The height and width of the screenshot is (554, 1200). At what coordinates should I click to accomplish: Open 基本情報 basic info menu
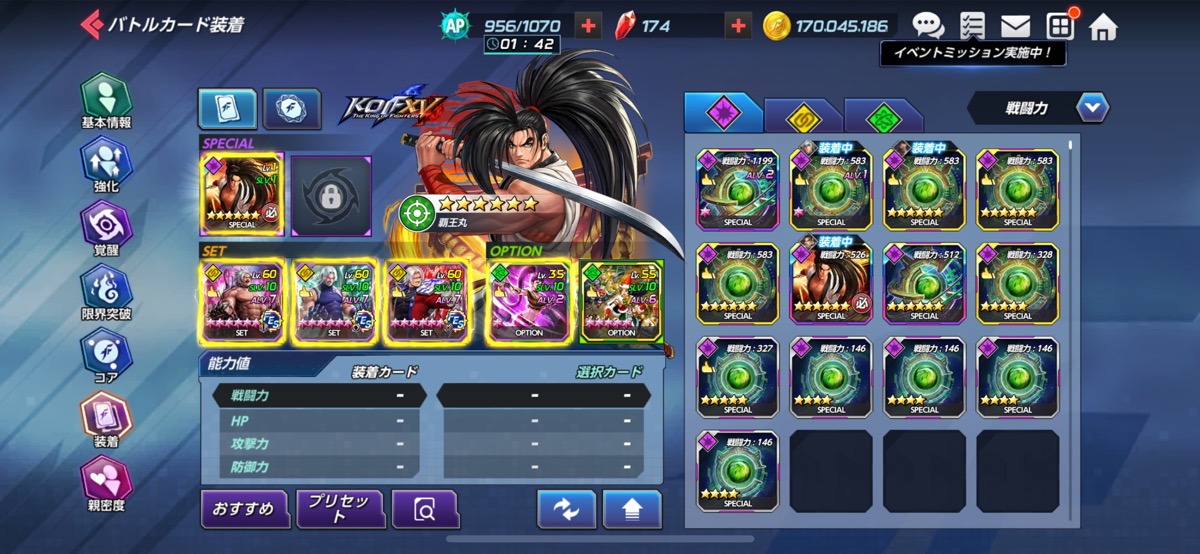106,101
